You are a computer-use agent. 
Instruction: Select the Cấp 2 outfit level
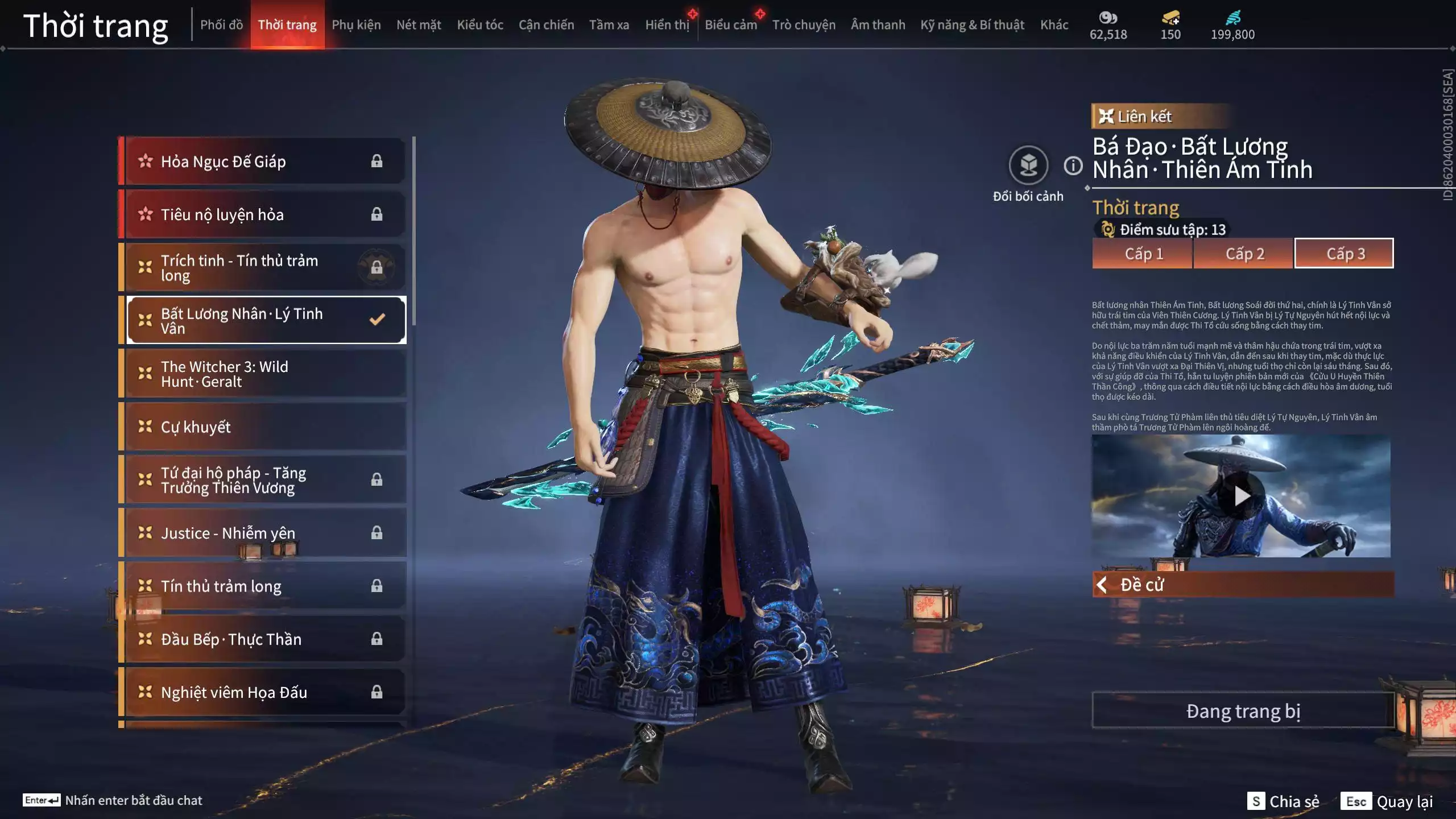1244,254
